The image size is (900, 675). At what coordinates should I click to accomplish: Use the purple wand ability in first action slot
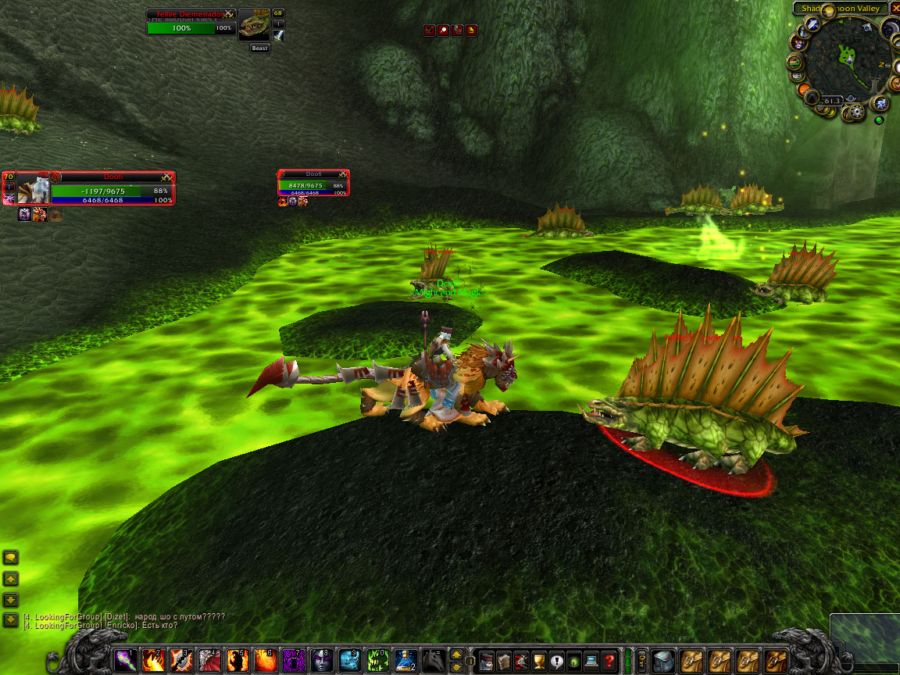coord(126,660)
